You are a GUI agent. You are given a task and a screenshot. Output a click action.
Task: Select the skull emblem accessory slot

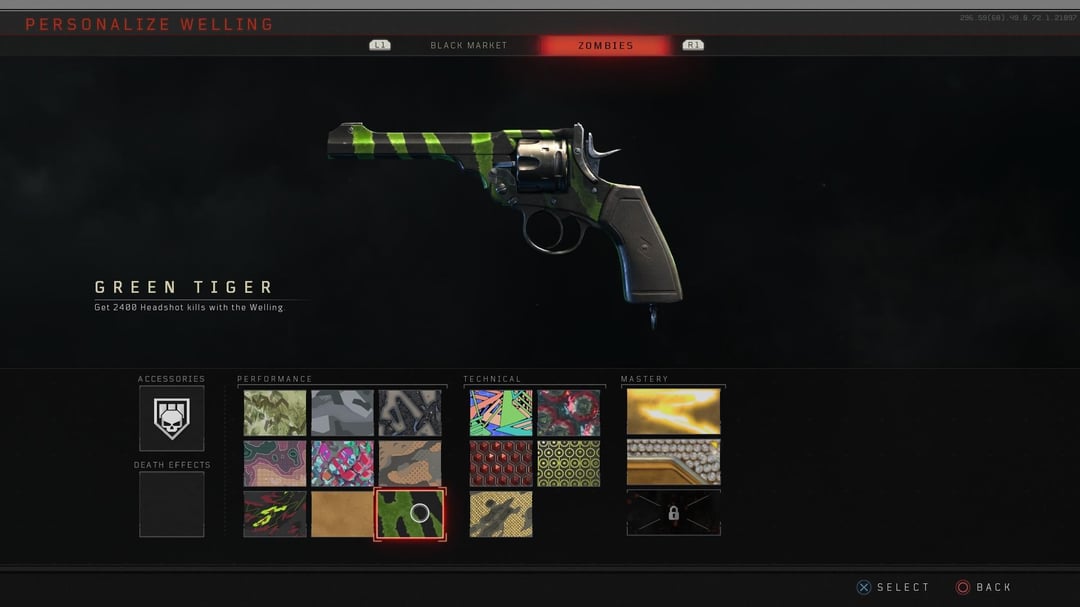pyautogui.click(x=171, y=418)
